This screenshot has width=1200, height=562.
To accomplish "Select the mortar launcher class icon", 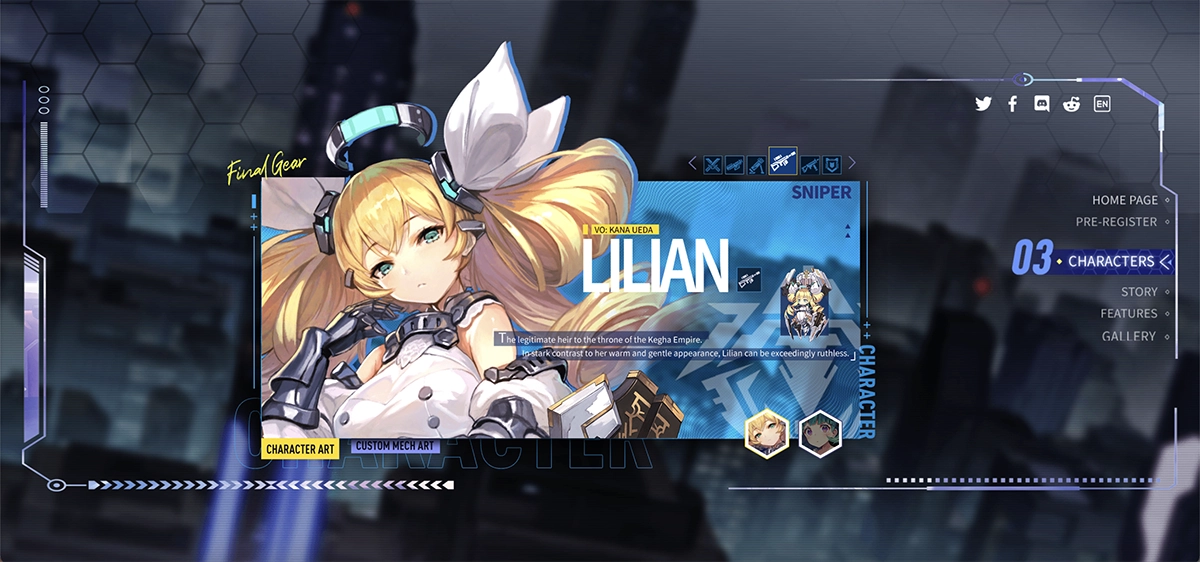I will pos(757,164).
